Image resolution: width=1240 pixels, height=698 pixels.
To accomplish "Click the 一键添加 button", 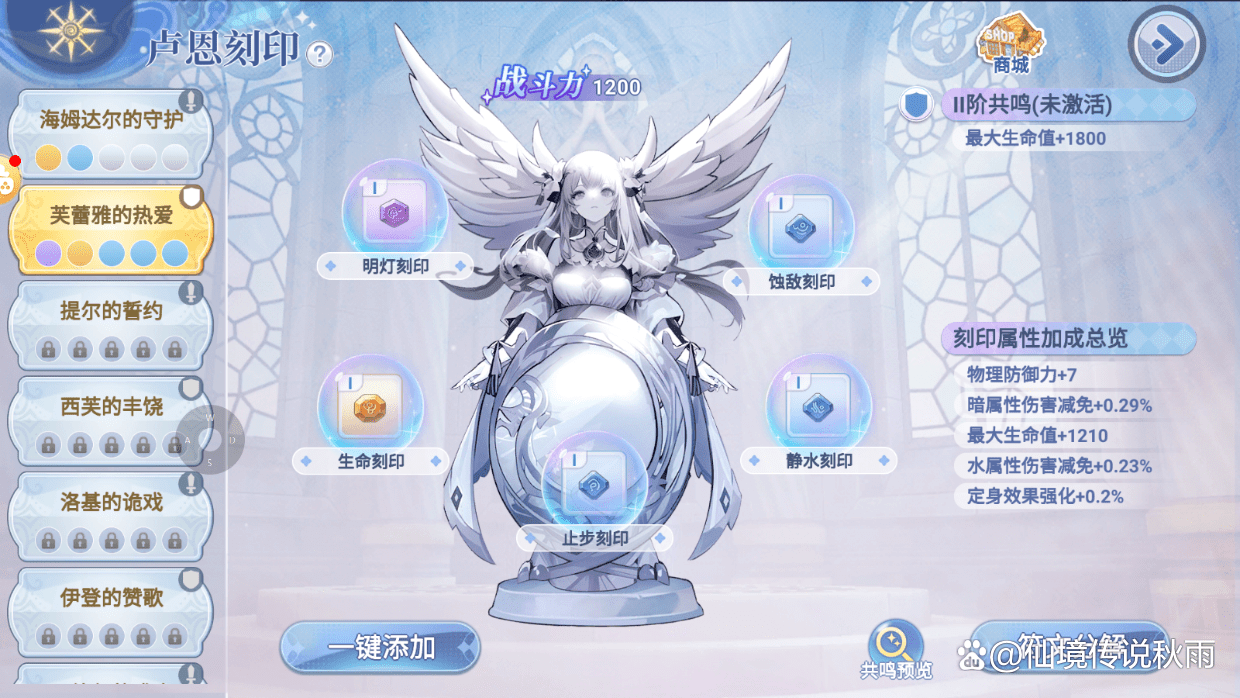I will tap(380, 647).
